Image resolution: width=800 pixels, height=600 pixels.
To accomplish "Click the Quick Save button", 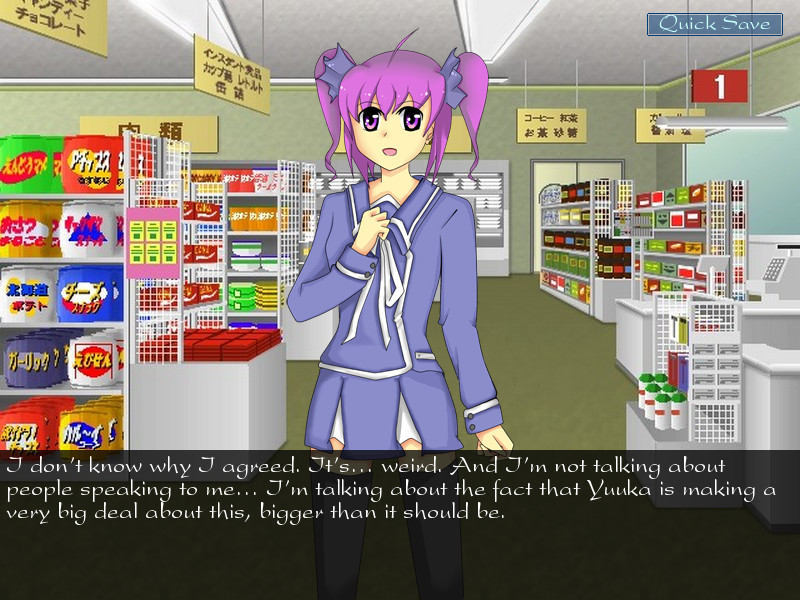I will click(x=714, y=24).
